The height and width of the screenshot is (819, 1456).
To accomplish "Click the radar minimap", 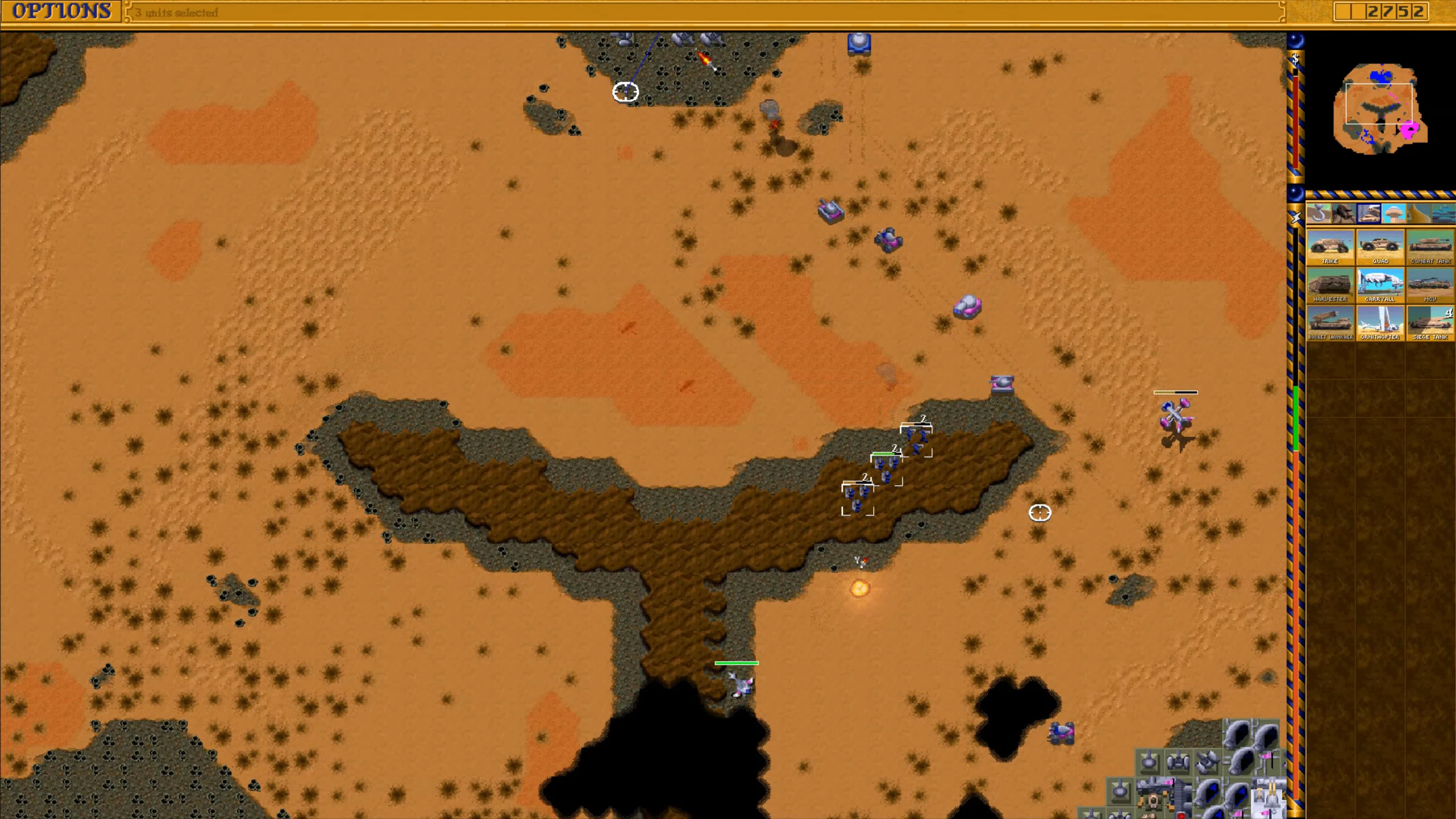I will point(1380,108).
